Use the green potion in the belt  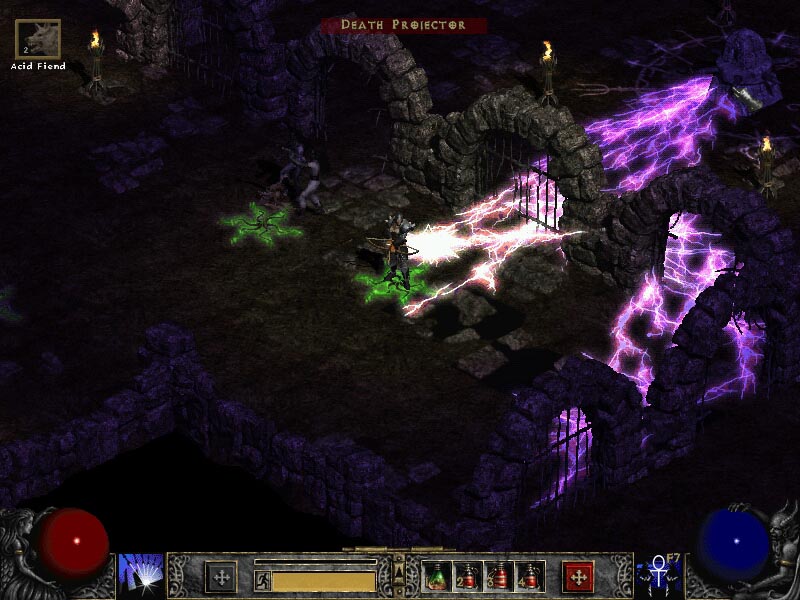(x=437, y=576)
